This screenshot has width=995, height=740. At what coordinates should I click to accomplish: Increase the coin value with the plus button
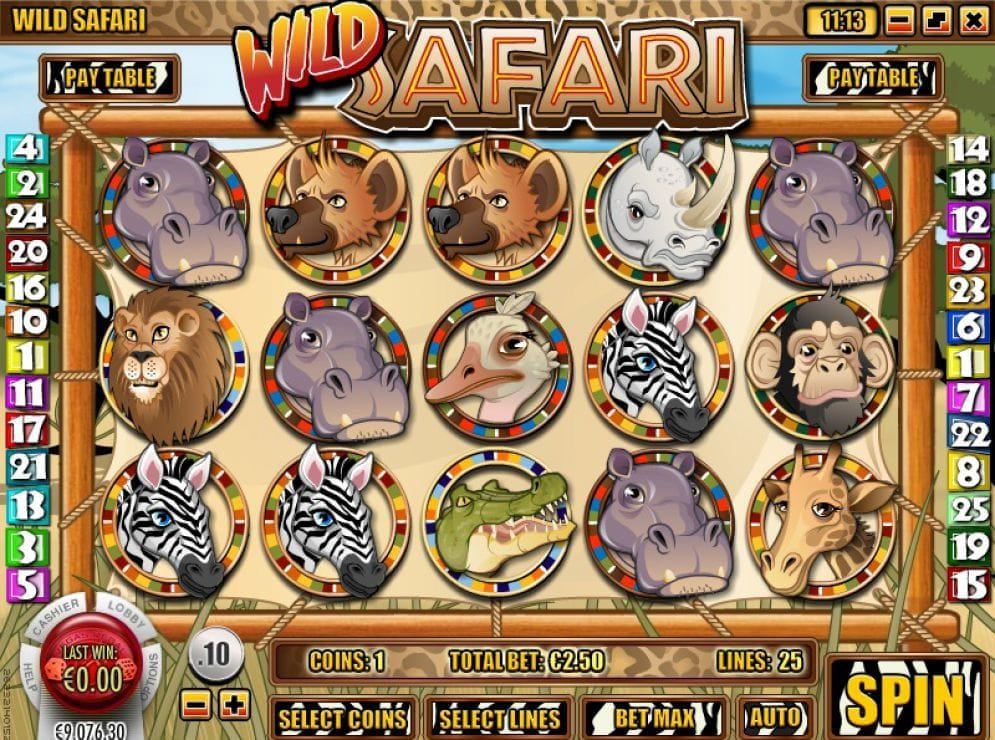click(235, 704)
